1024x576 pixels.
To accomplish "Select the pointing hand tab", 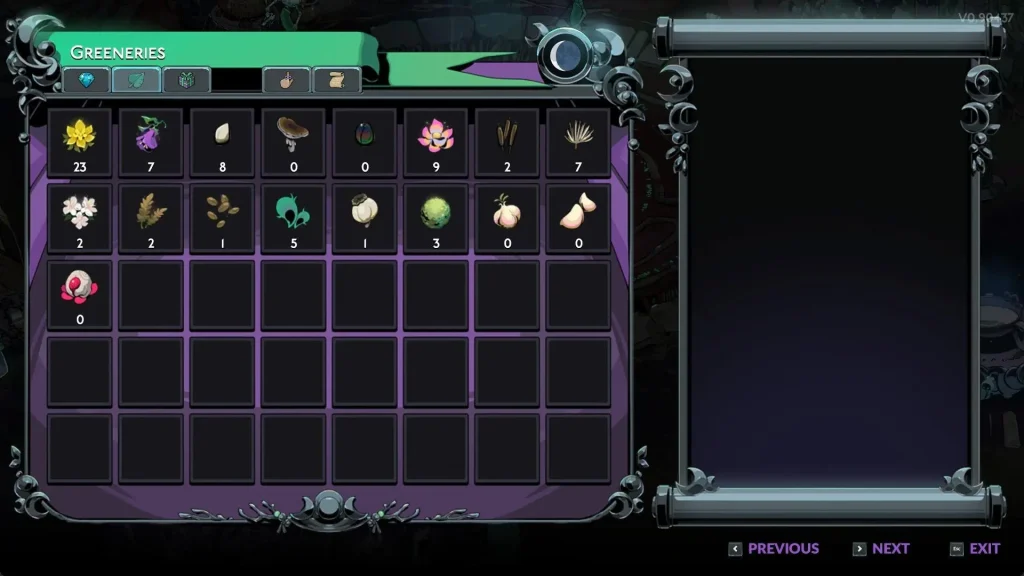I will 286,80.
